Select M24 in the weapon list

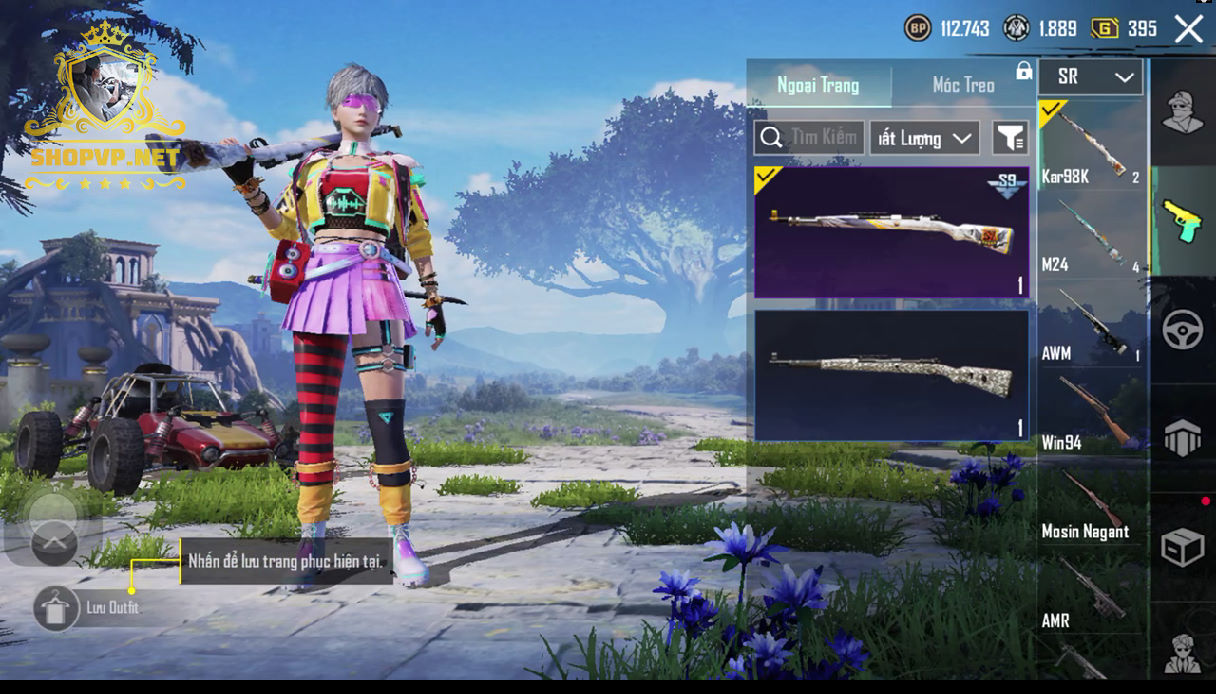point(1091,235)
